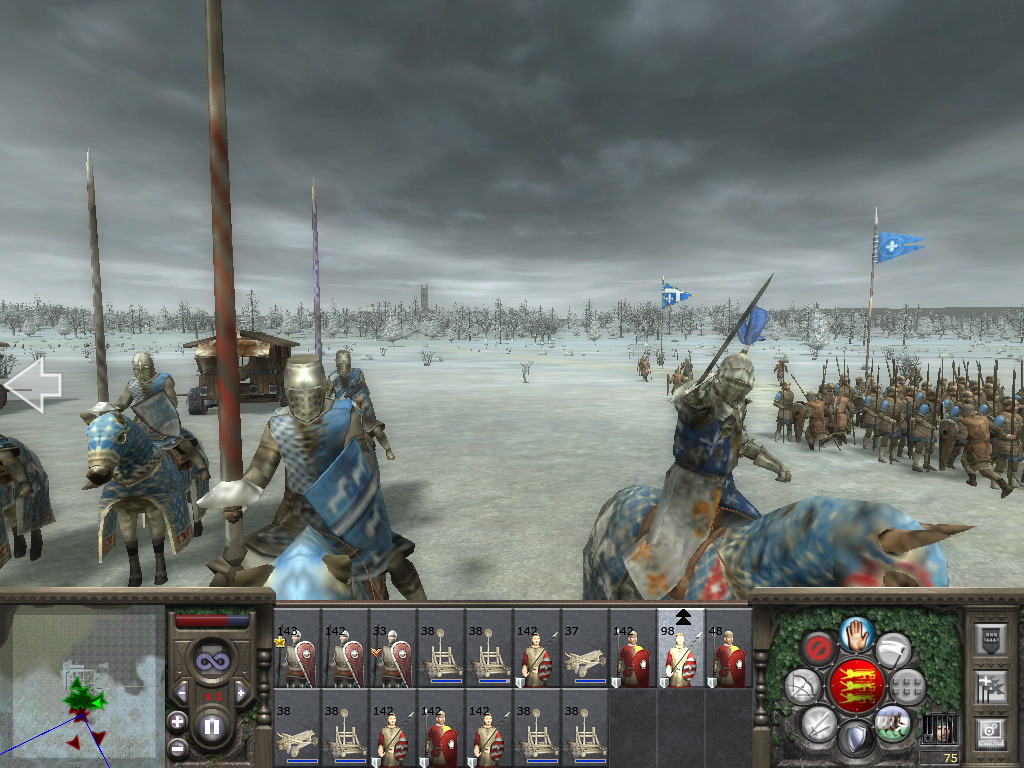
Task: Increase battle speed
Action: (241, 692)
